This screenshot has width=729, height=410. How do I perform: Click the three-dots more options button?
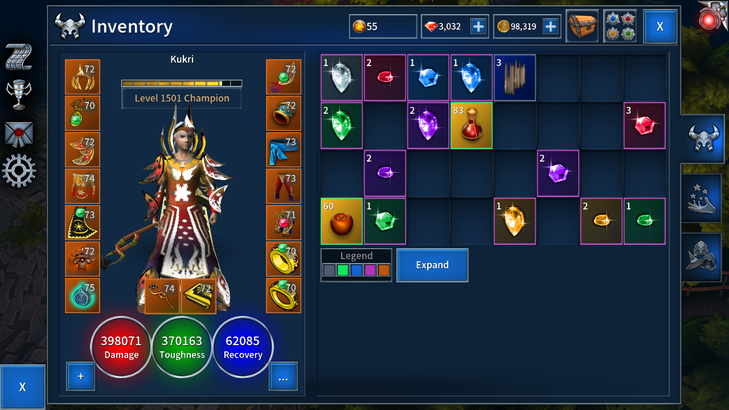click(x=283, y=377)
